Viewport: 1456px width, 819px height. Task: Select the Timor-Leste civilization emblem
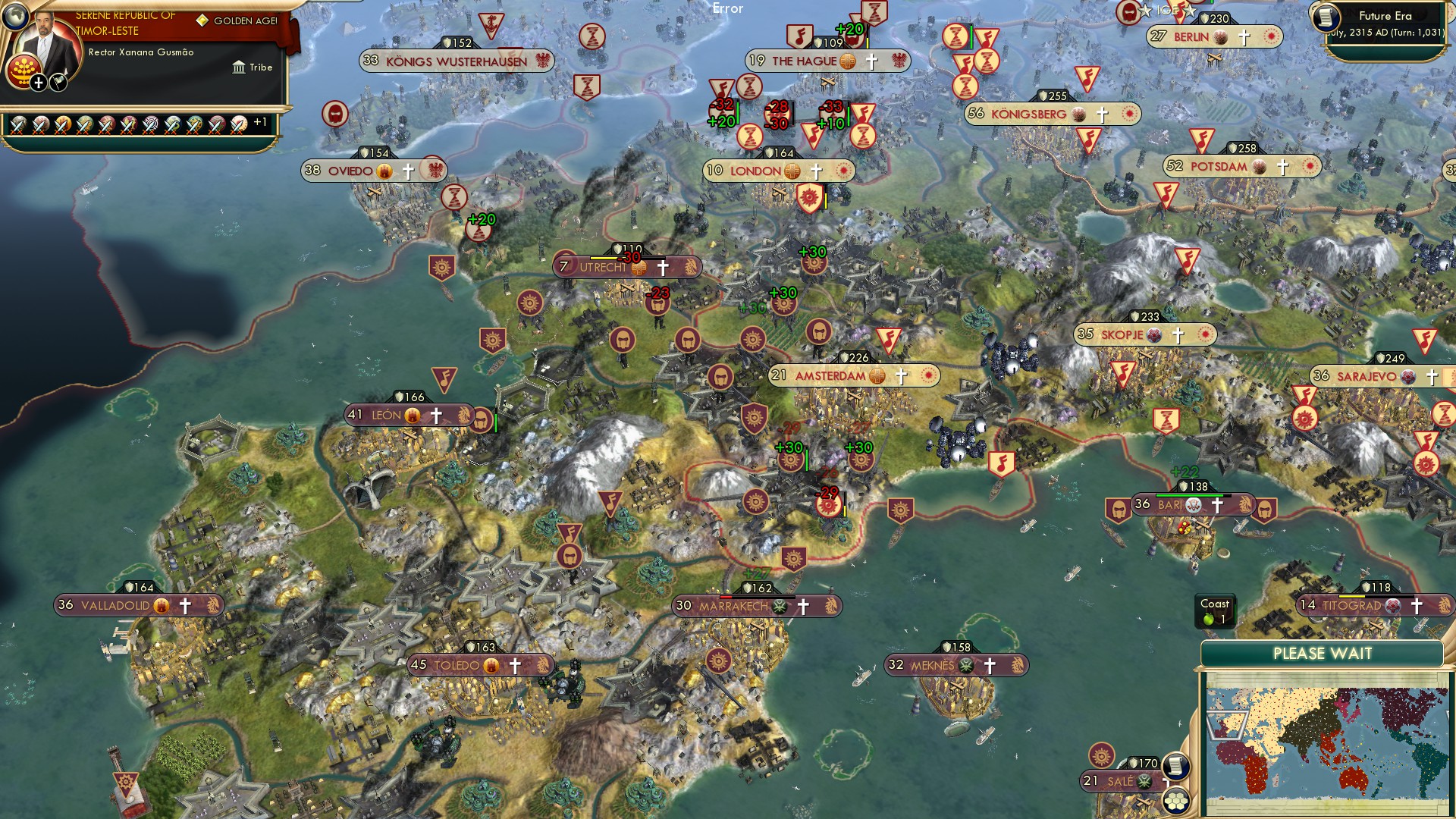tap(24, 71)
